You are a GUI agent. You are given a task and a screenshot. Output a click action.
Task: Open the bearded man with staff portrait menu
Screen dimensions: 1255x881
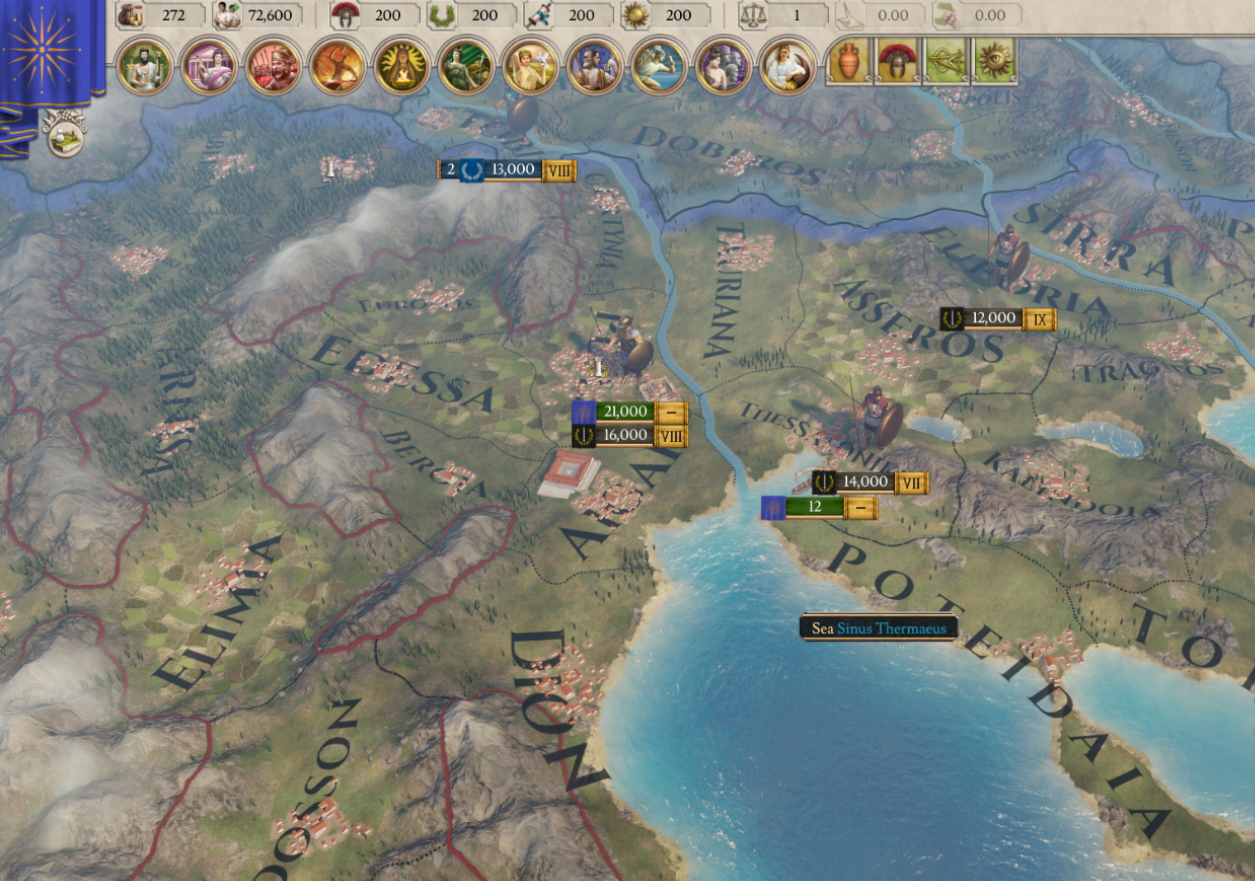pos(146,66)
